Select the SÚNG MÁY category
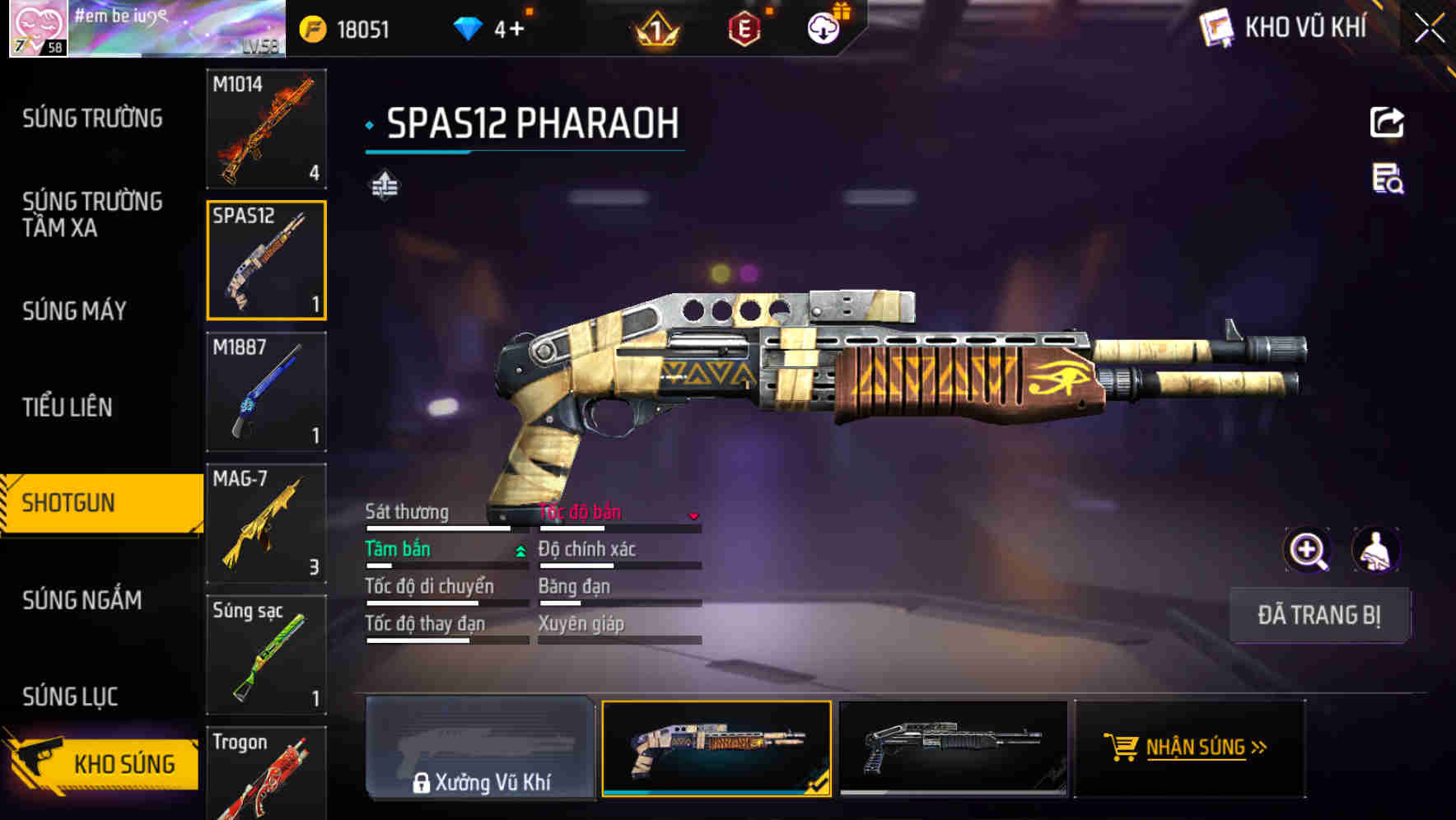 (x=74, y=310)
